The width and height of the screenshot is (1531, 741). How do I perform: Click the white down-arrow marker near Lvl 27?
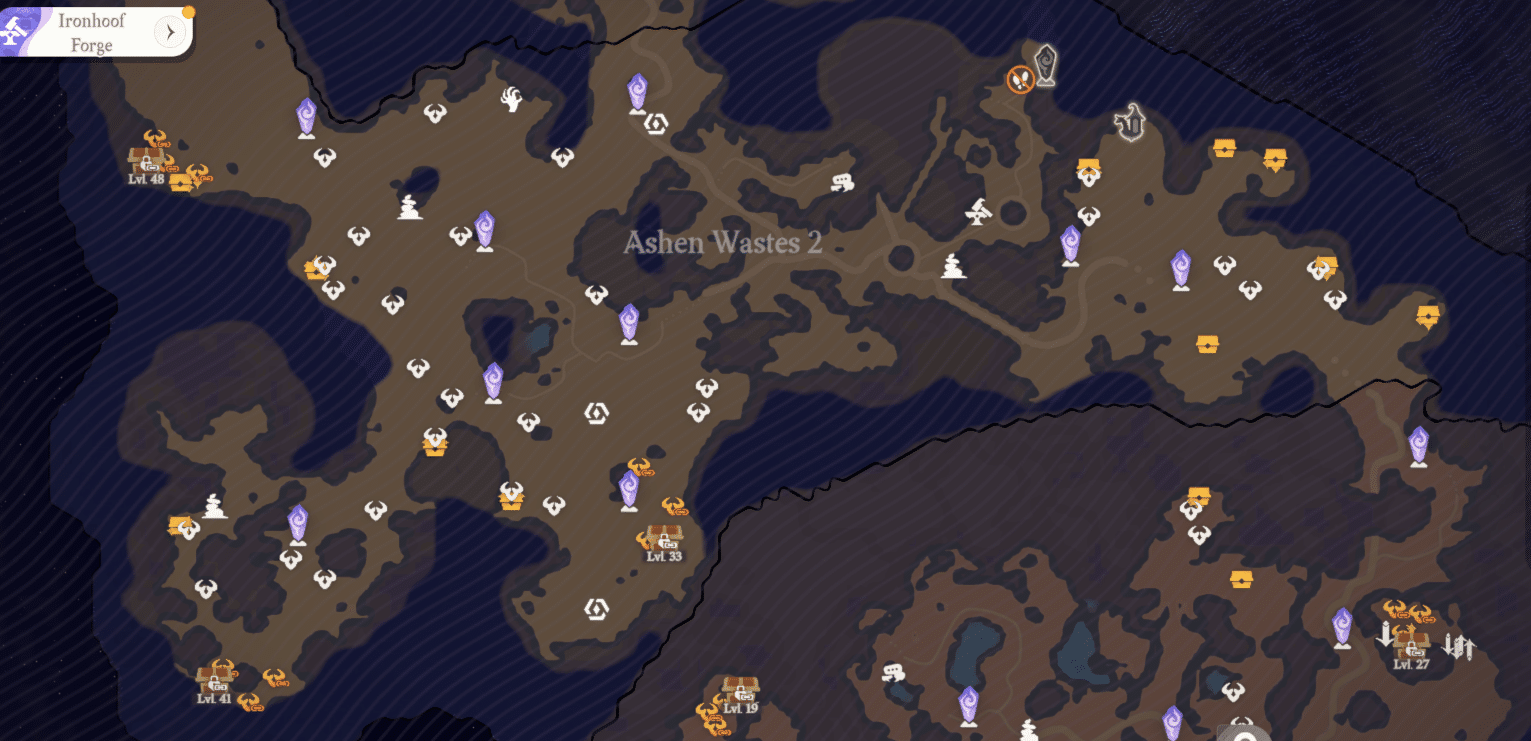(x=1384, y=634)
